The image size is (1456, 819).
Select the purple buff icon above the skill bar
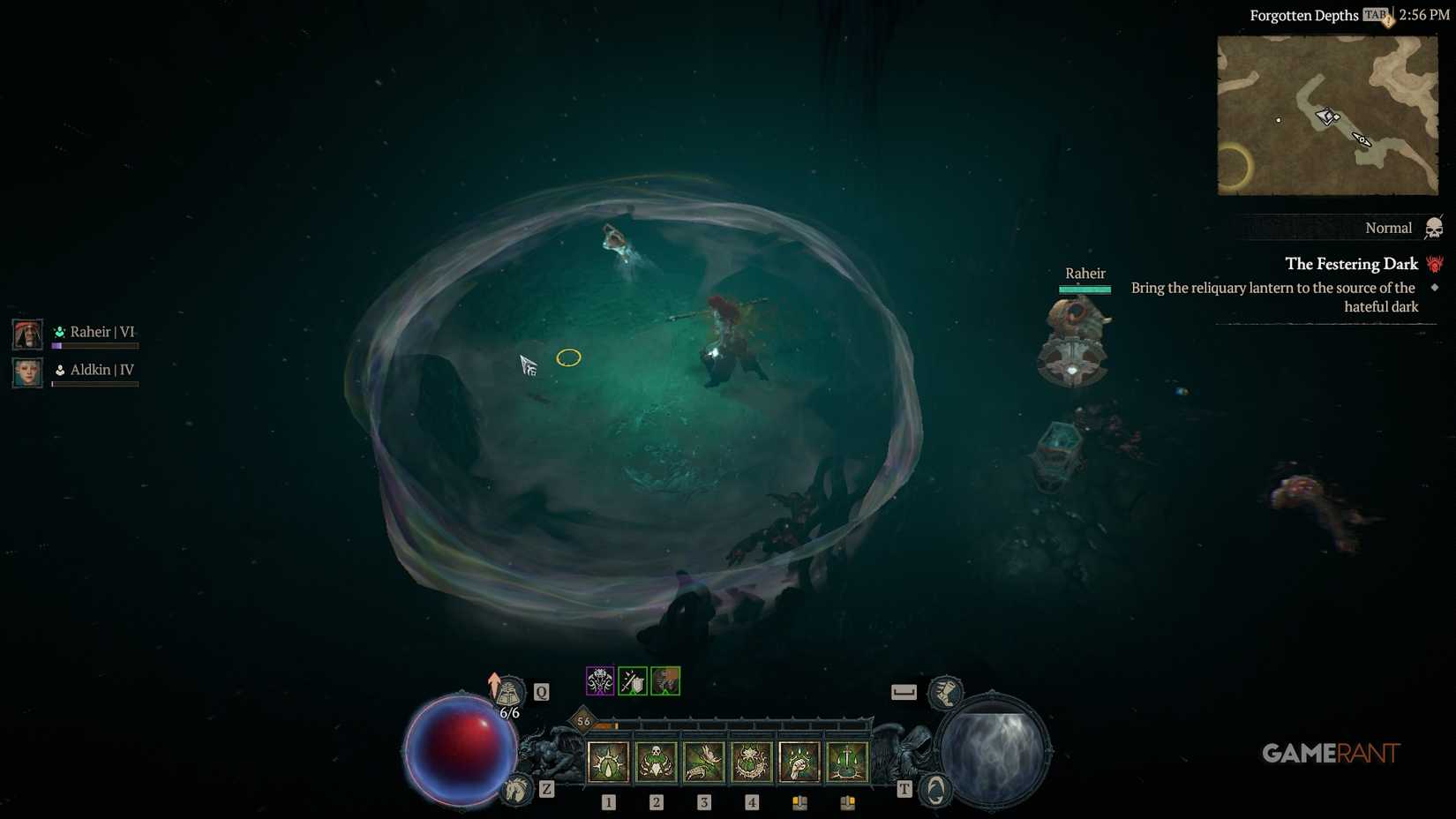pos(599,680)
